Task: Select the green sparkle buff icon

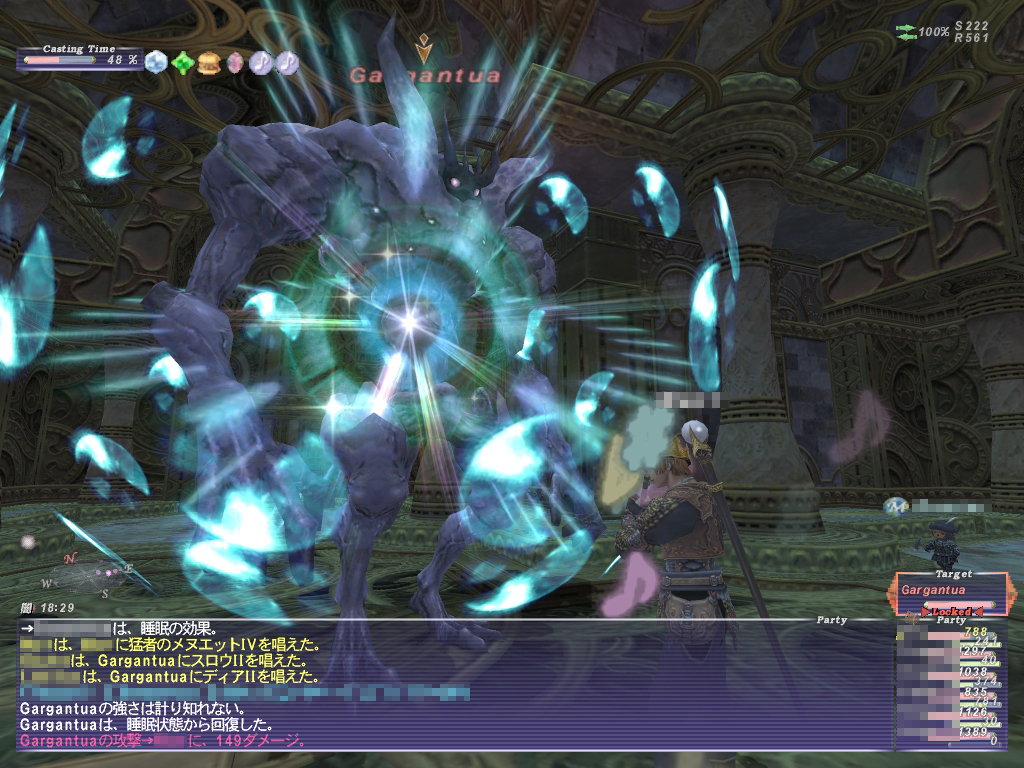Action: pos(181,62)
